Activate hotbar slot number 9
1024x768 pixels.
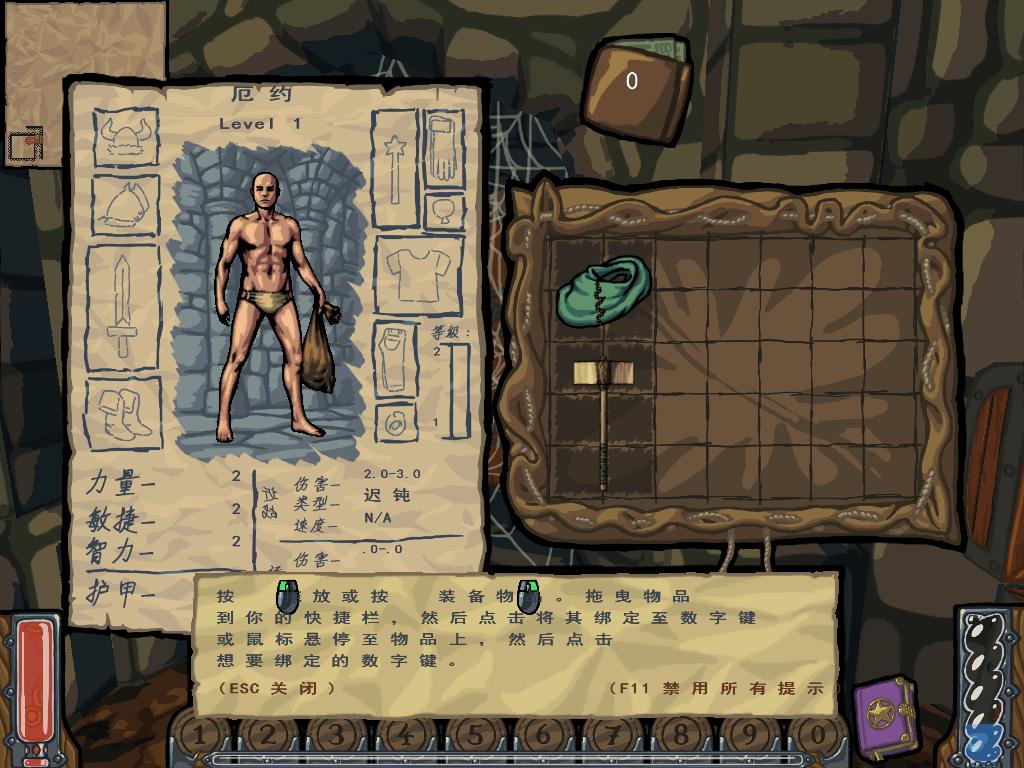pos(749,737)
